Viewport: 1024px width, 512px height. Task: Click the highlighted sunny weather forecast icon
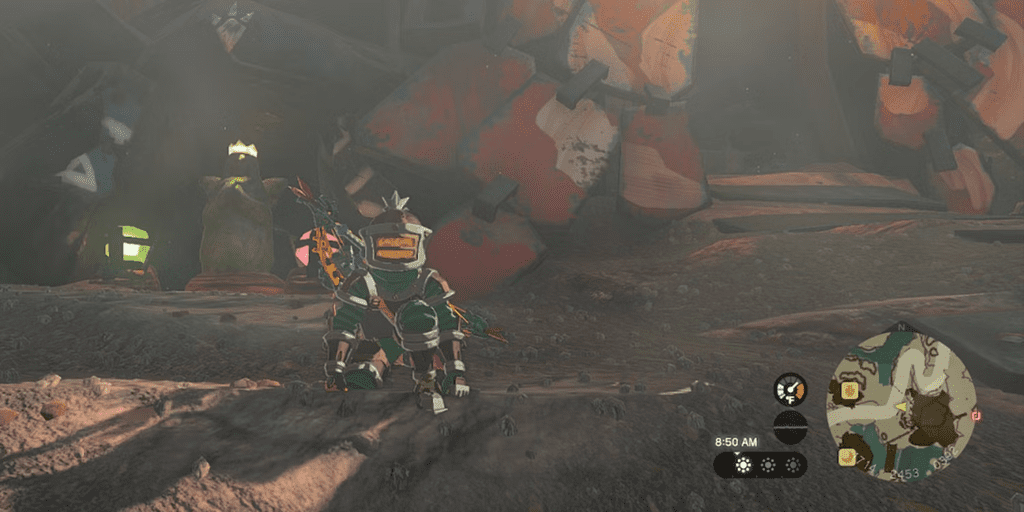[x=743, y=465]
